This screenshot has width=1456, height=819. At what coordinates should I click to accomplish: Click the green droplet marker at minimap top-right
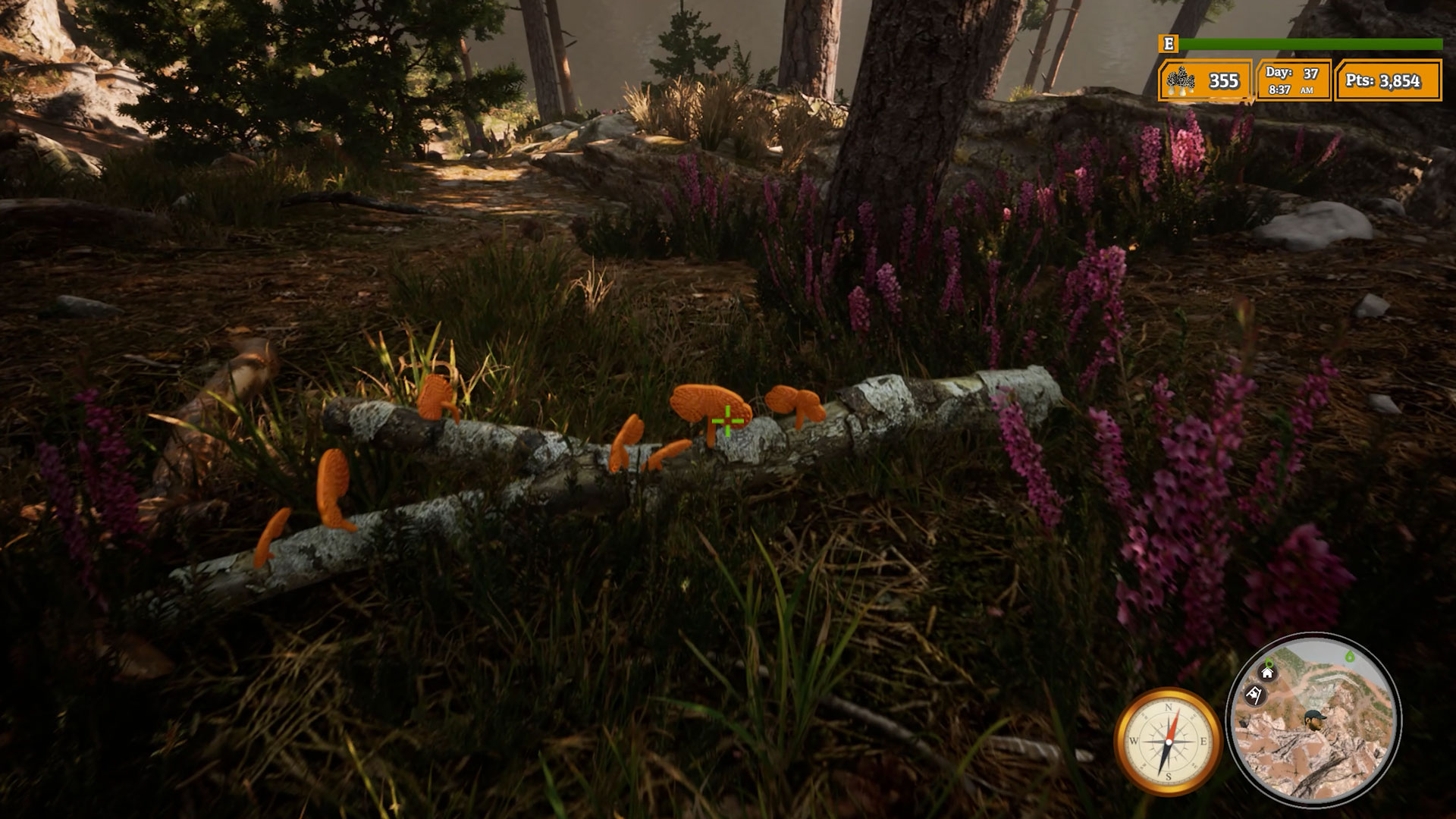(x=1350, y=657)
